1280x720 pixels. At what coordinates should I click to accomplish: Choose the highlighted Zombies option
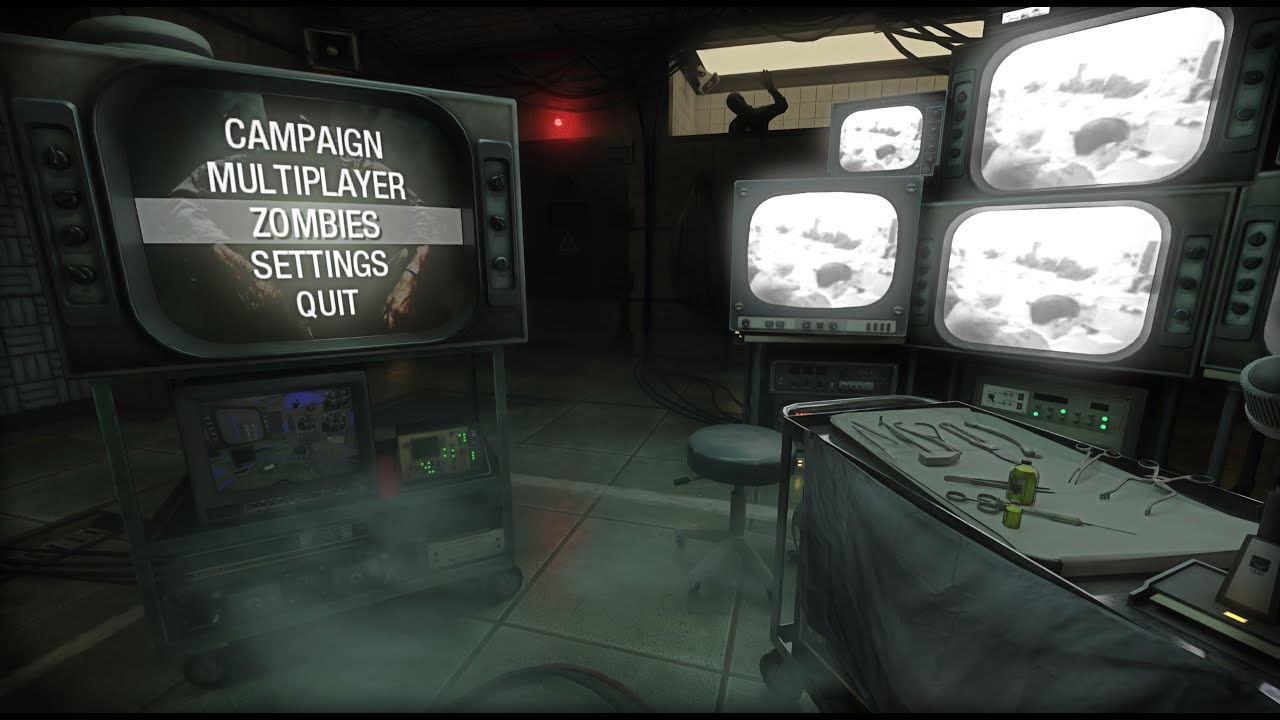[x=314, y=222]
